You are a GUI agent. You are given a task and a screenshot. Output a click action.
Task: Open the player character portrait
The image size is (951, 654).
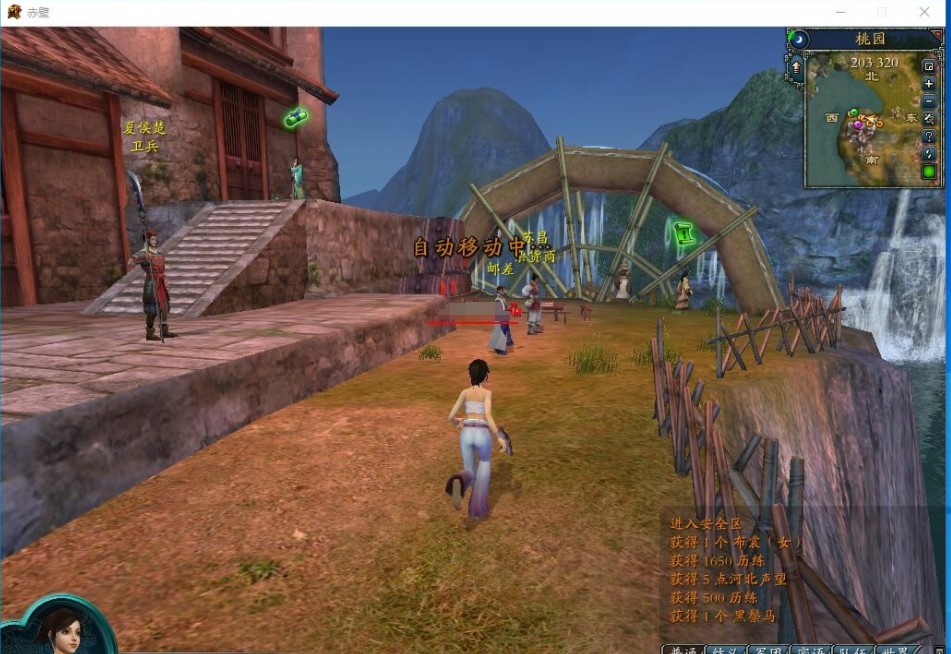[x=58, y=628]
